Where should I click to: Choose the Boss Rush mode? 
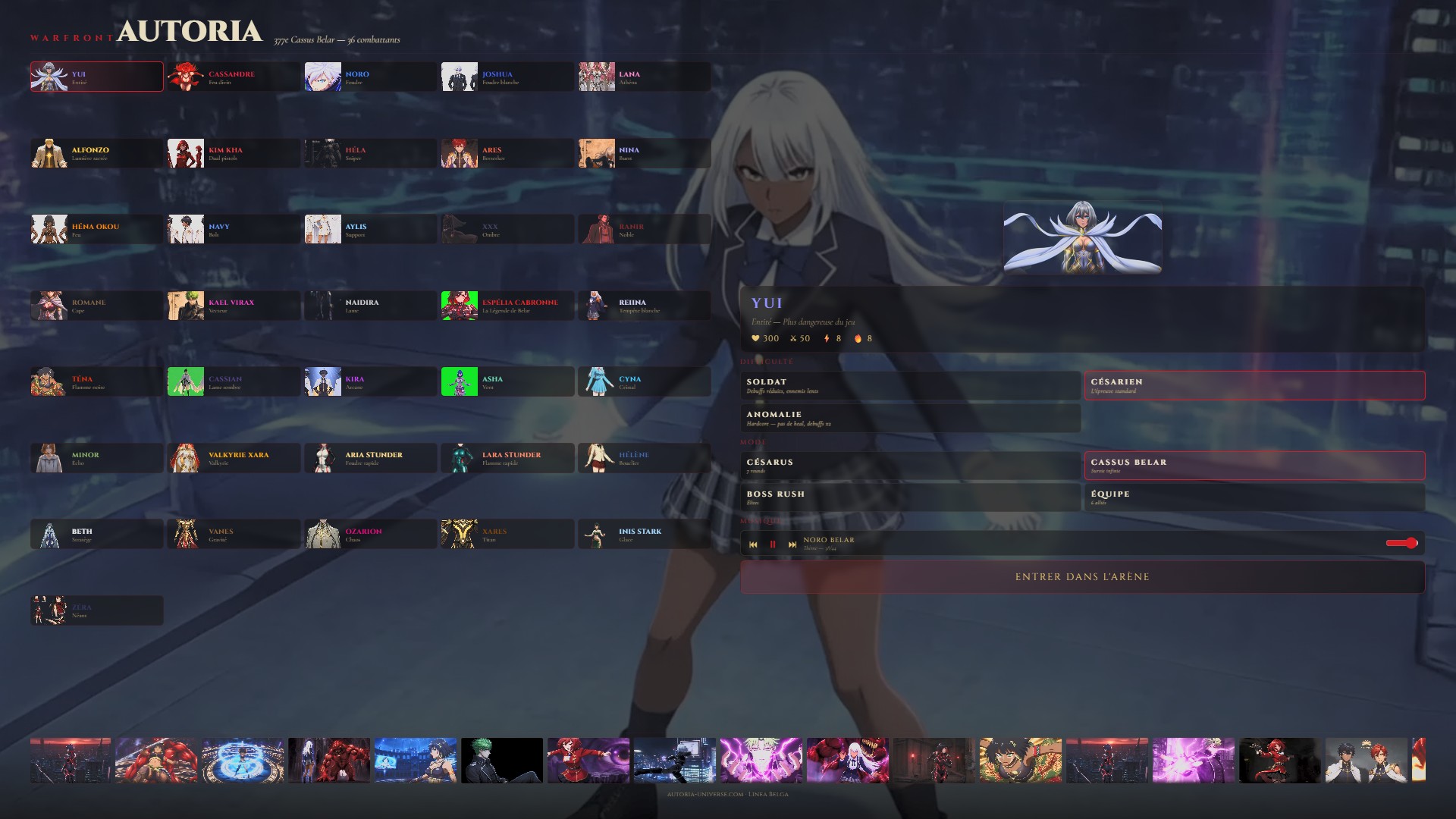click(x=910, y=497)
